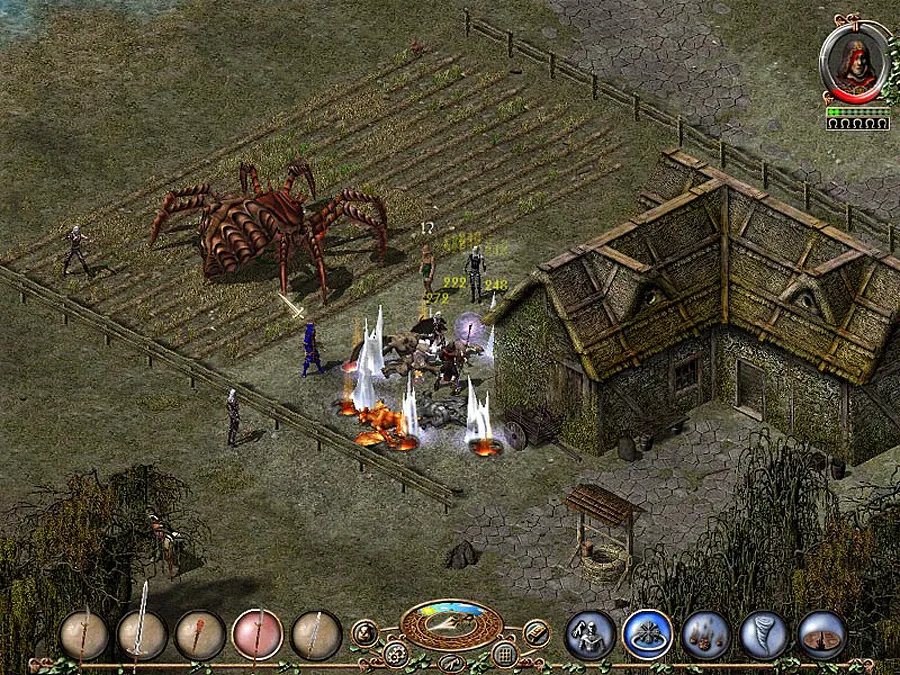Choose the red-tipped staff weapon slot

(200, 634)
